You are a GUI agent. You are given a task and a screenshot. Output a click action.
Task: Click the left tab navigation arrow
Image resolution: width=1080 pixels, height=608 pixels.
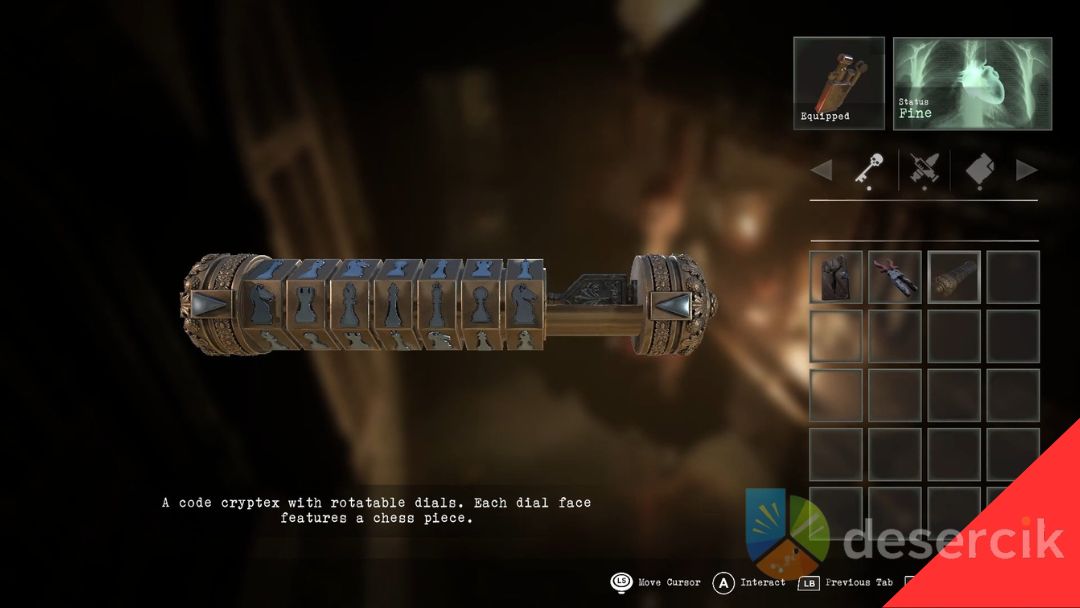click(x=821, y=171)
